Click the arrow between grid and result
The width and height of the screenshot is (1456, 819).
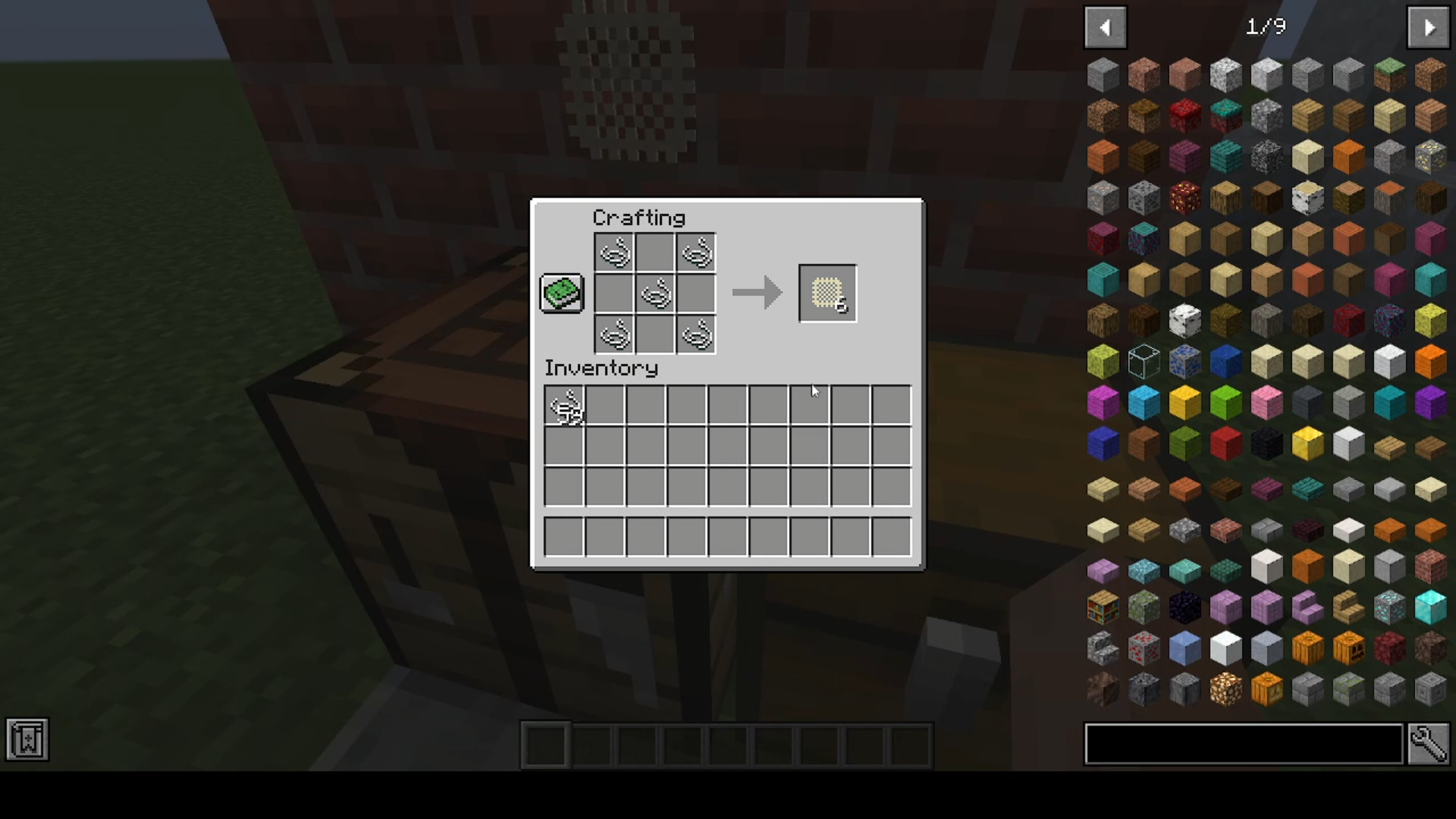[756, 293]
